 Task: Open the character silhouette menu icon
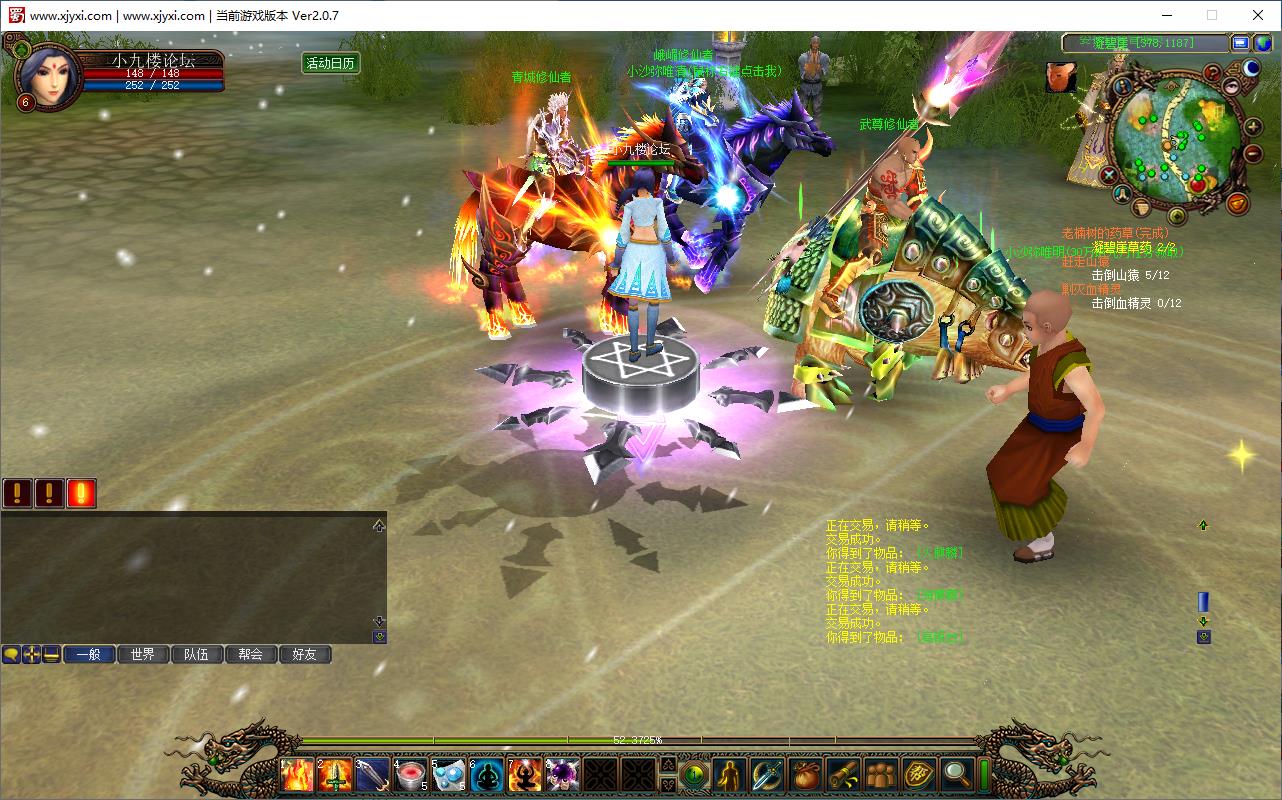coord(731,775)
